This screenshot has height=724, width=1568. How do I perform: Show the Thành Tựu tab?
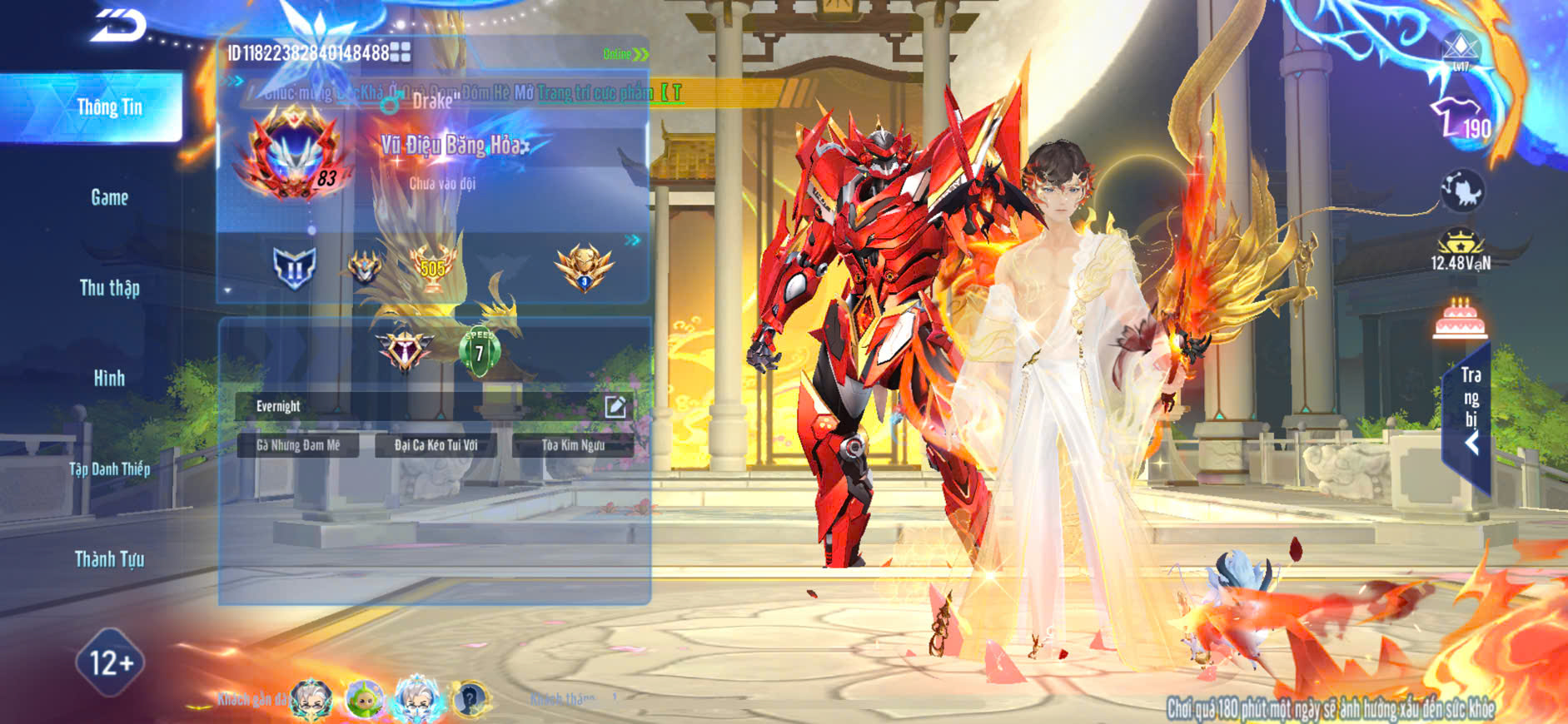(109, 559)
